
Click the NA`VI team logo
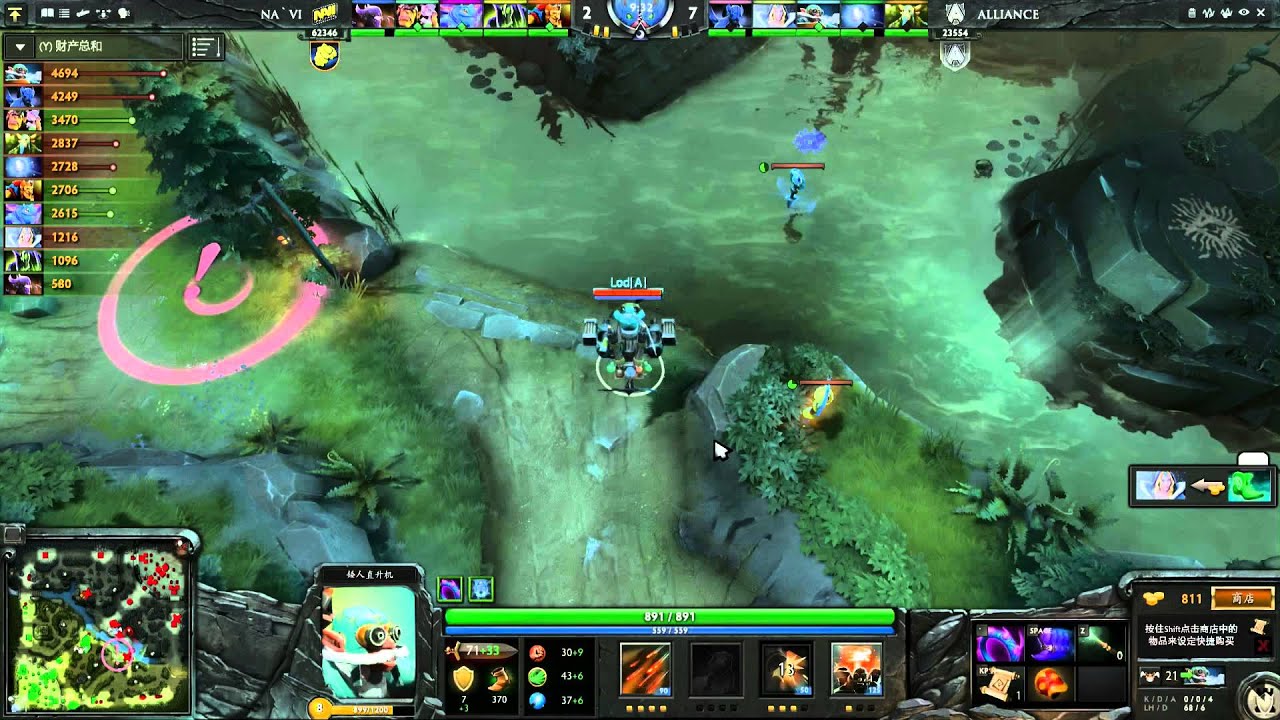coord(324,14)
